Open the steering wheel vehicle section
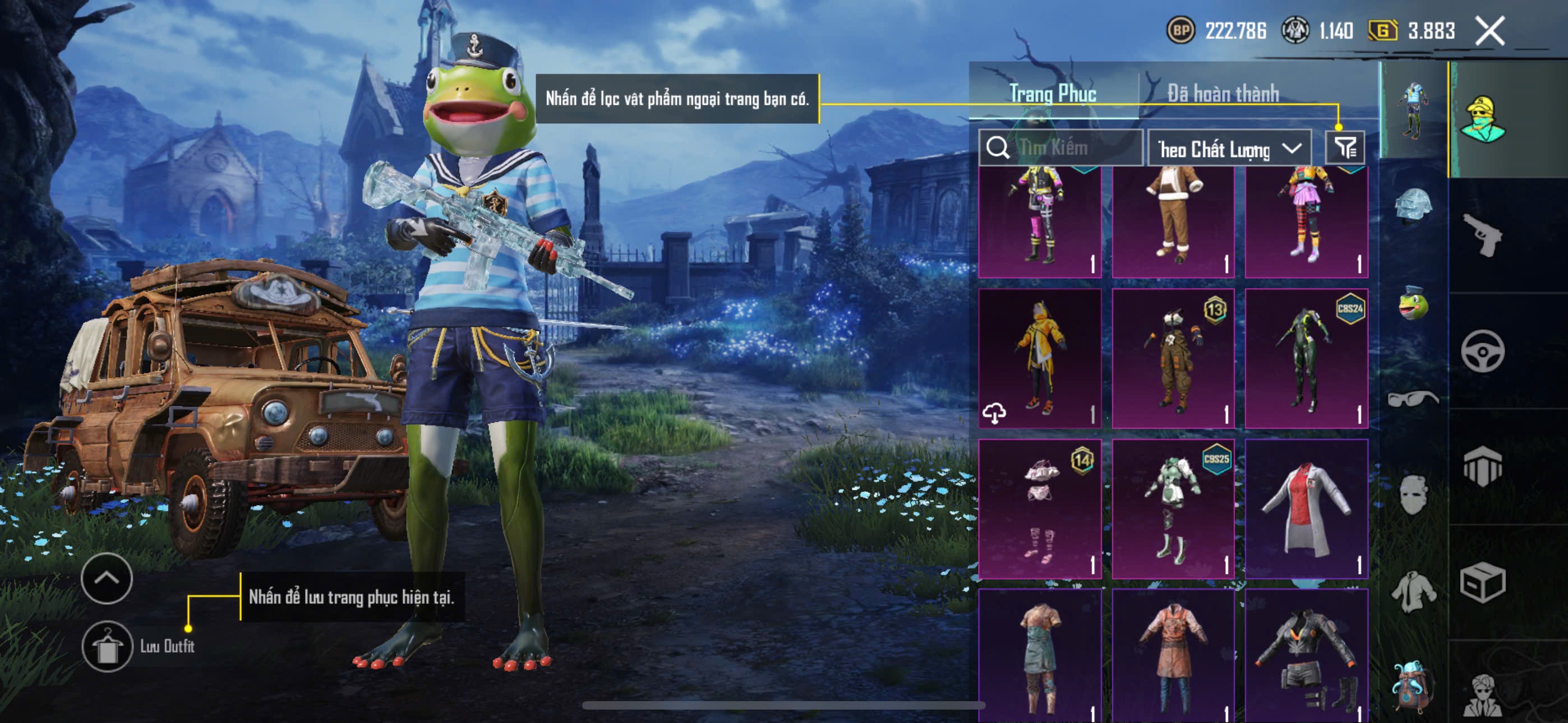This screenshot has height=723, width=1568. pos(1482,351)
